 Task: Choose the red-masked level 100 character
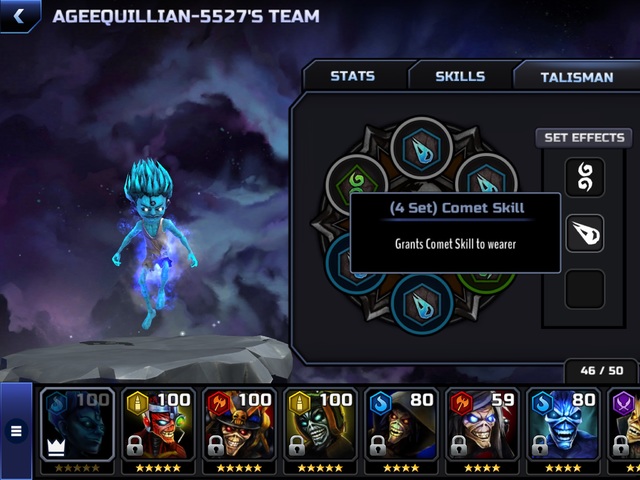click(158, 427)
